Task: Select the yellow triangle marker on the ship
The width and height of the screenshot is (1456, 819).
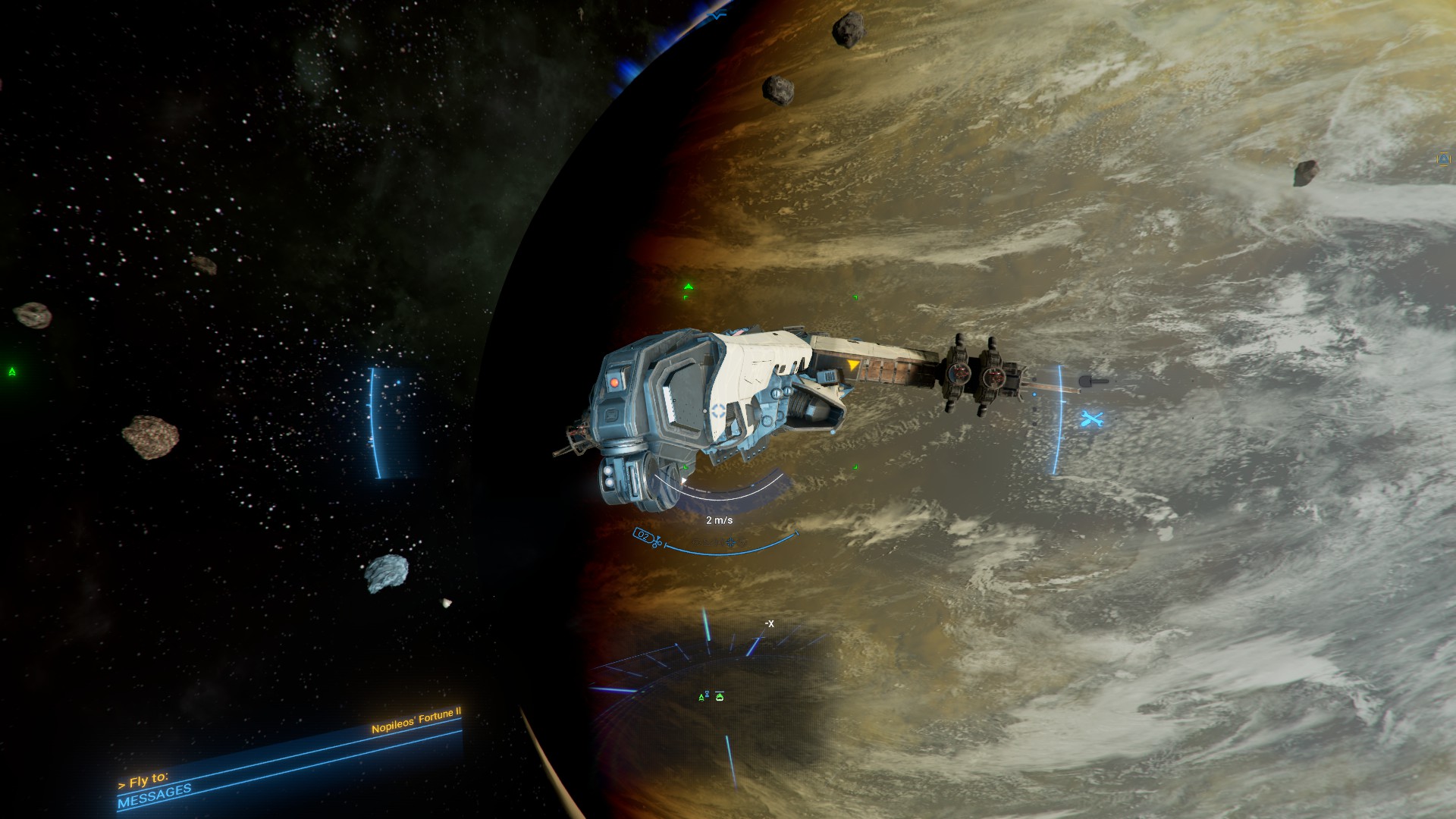Action: tap(853, 366)
